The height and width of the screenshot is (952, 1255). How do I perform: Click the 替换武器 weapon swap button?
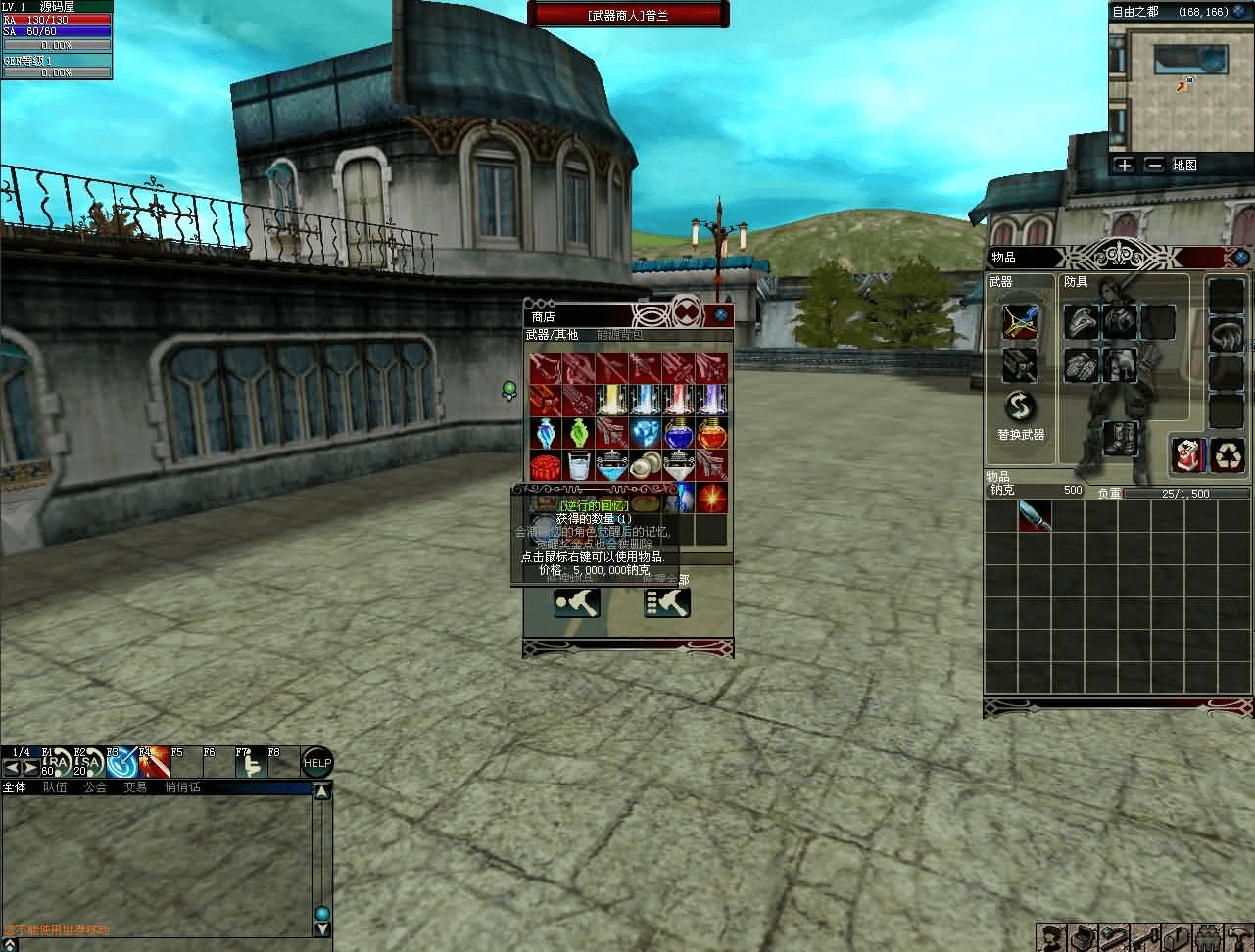(x=1020, y=406)
